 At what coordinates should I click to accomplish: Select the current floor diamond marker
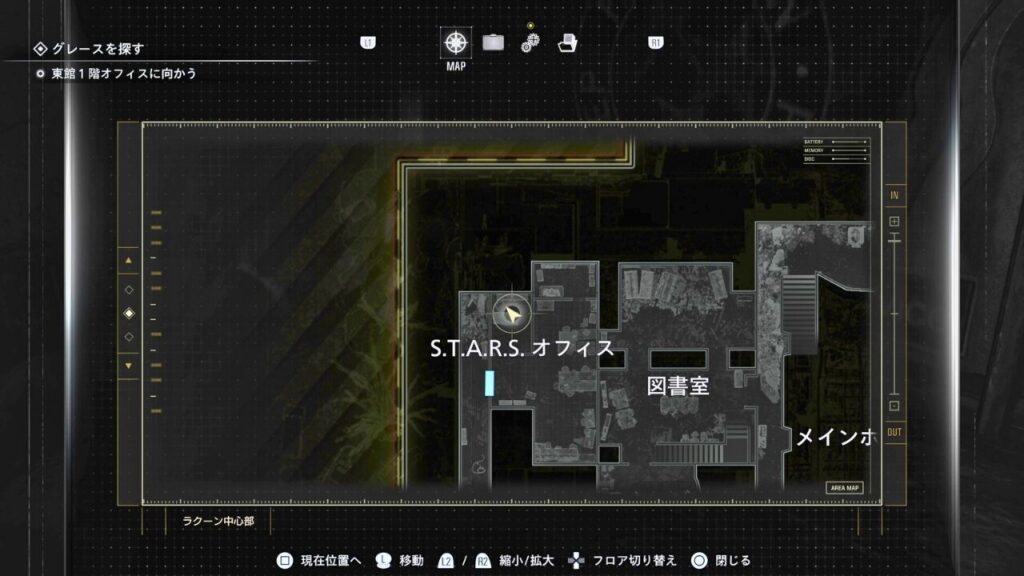pyautogui.click(x=128, y=314)
